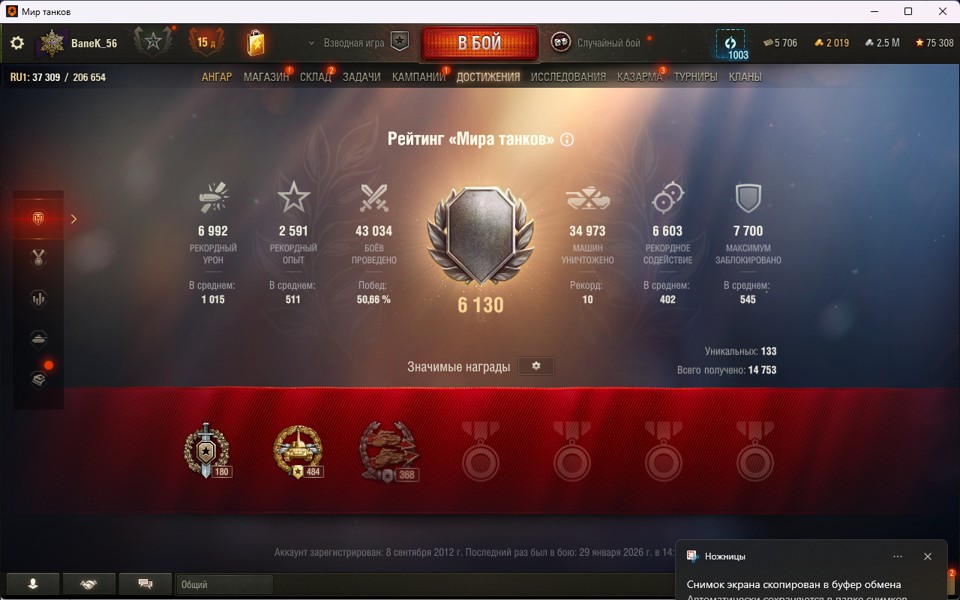
Task: Click the Общий chat input field
Action: pyautogui.click(x=224, y=584)
